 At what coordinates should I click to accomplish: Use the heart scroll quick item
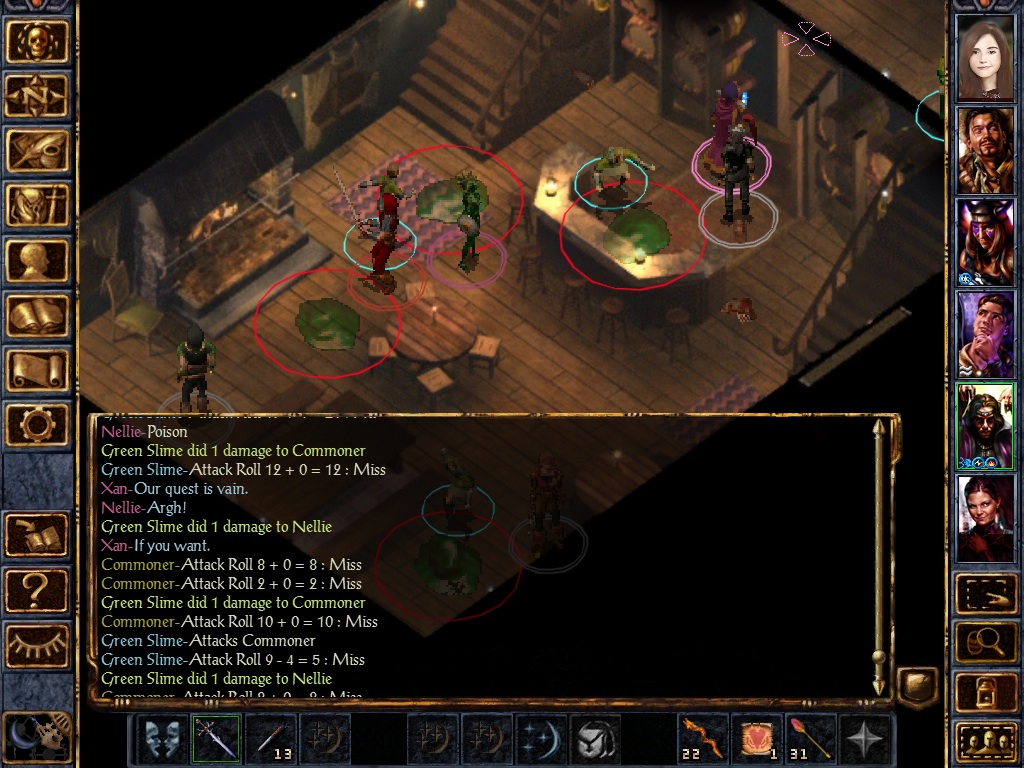point(757,739)
